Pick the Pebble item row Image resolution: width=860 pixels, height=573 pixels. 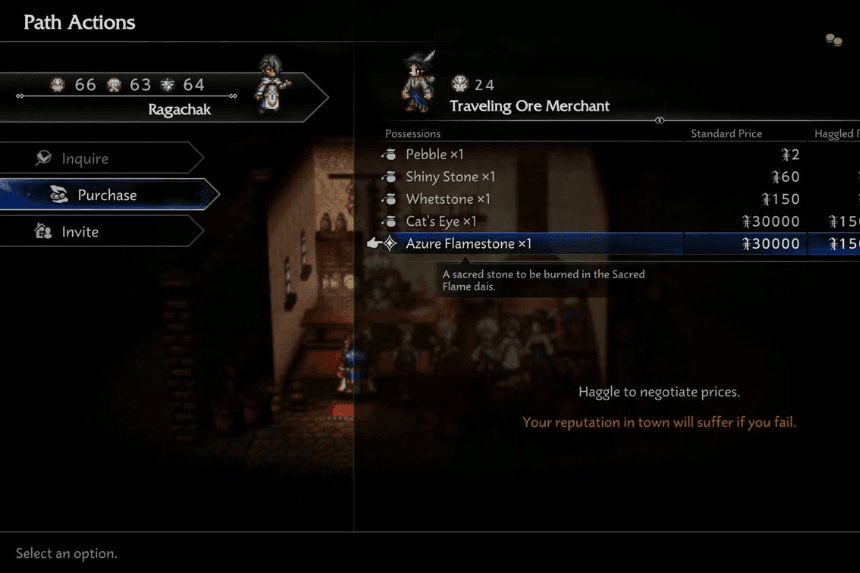[435, 155]
